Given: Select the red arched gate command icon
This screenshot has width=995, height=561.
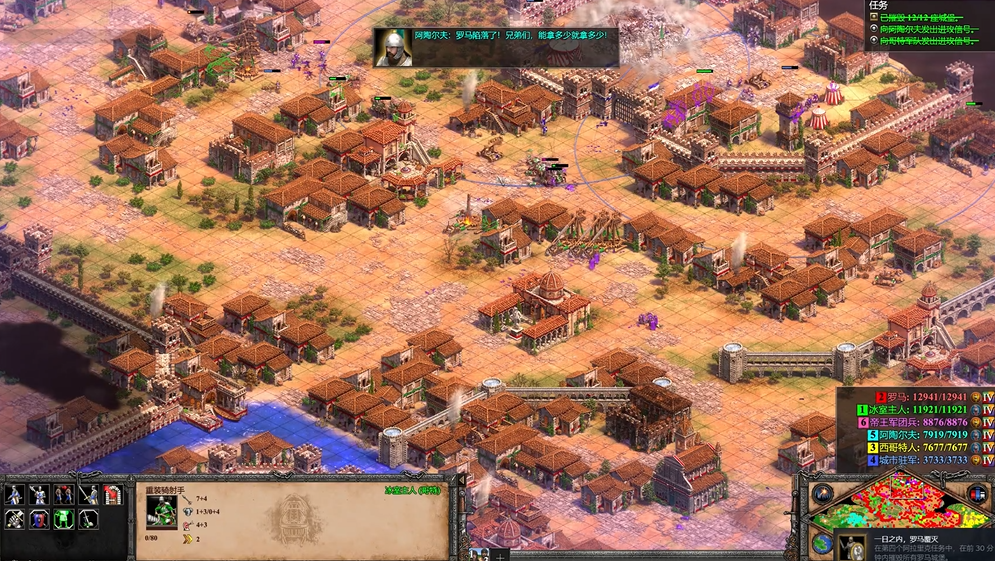Looking at the screenshot, I should pos(112,495).
